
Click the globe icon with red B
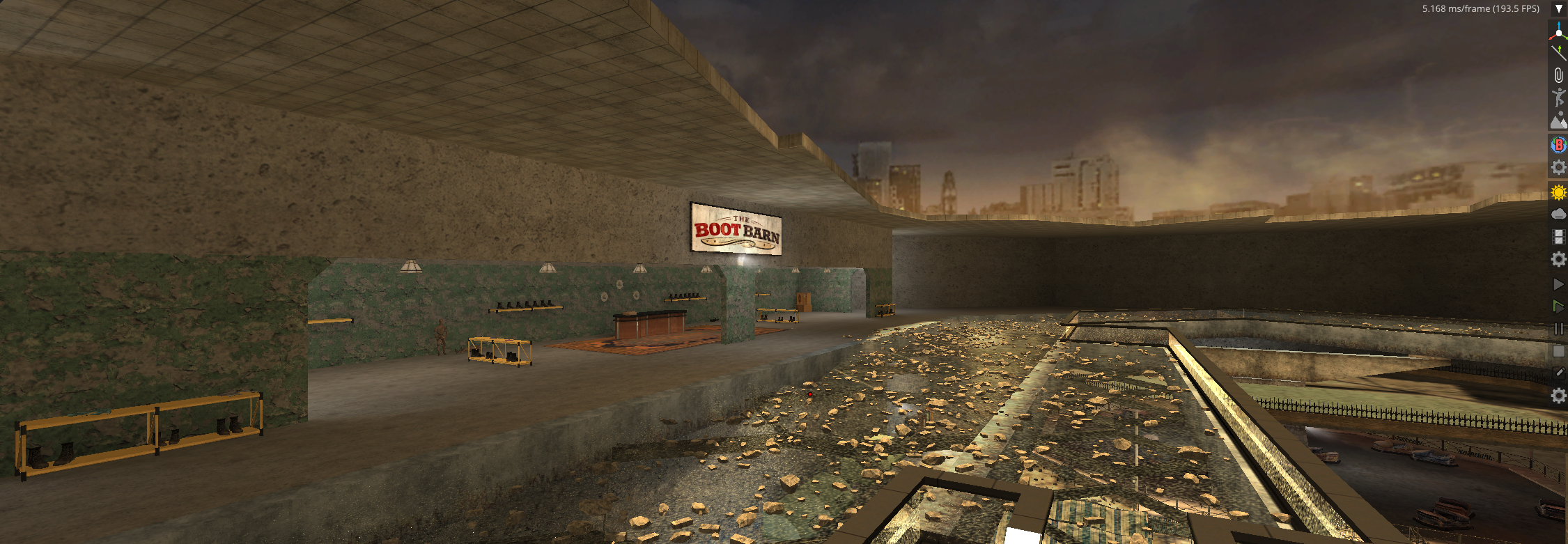point(1558,145)
